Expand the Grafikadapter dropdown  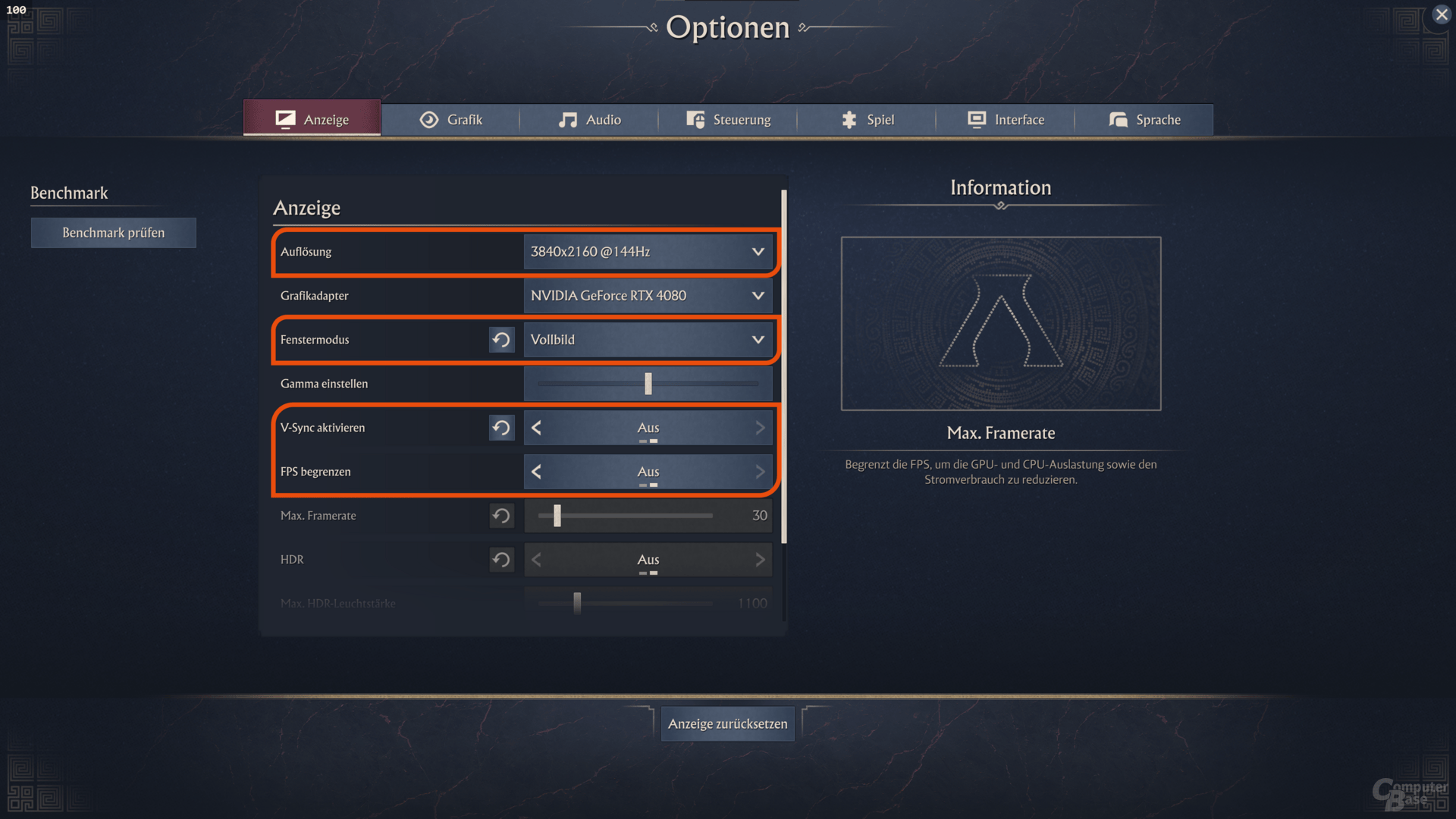[648, 296]
